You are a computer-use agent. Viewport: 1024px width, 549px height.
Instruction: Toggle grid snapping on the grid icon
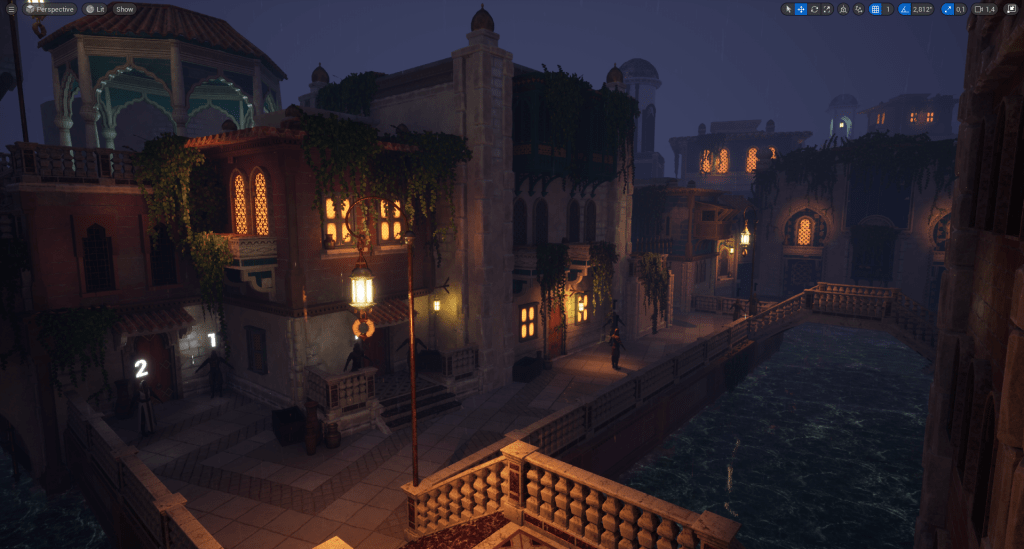875,9
